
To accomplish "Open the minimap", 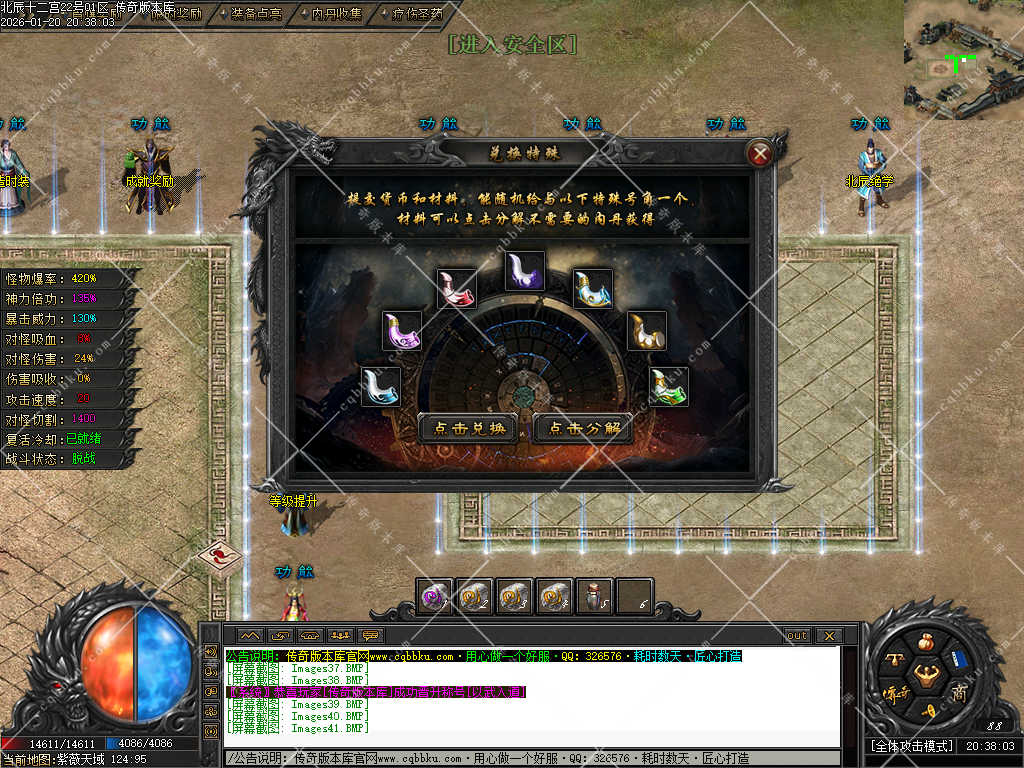I will pos(963,59).
